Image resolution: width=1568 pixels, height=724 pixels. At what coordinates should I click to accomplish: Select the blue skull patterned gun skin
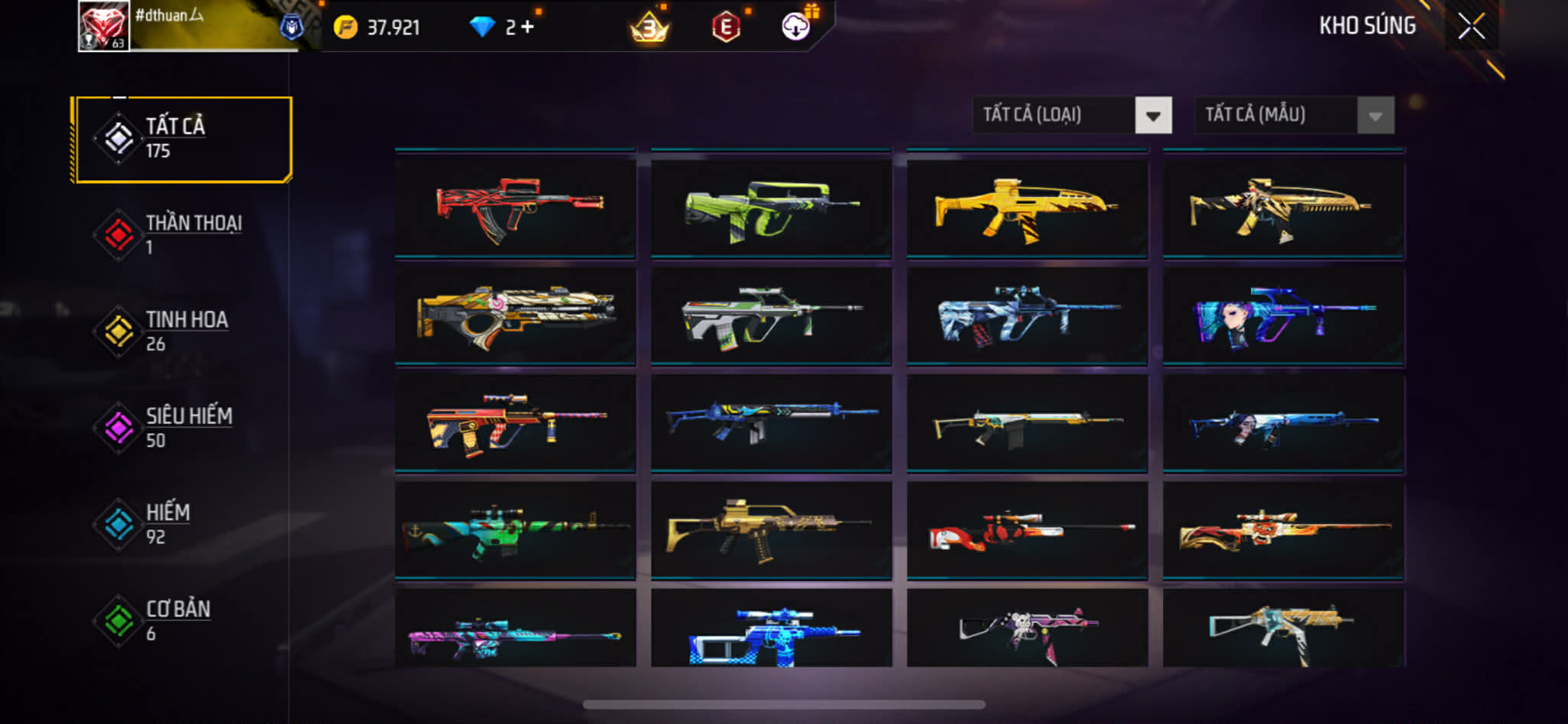771,631
